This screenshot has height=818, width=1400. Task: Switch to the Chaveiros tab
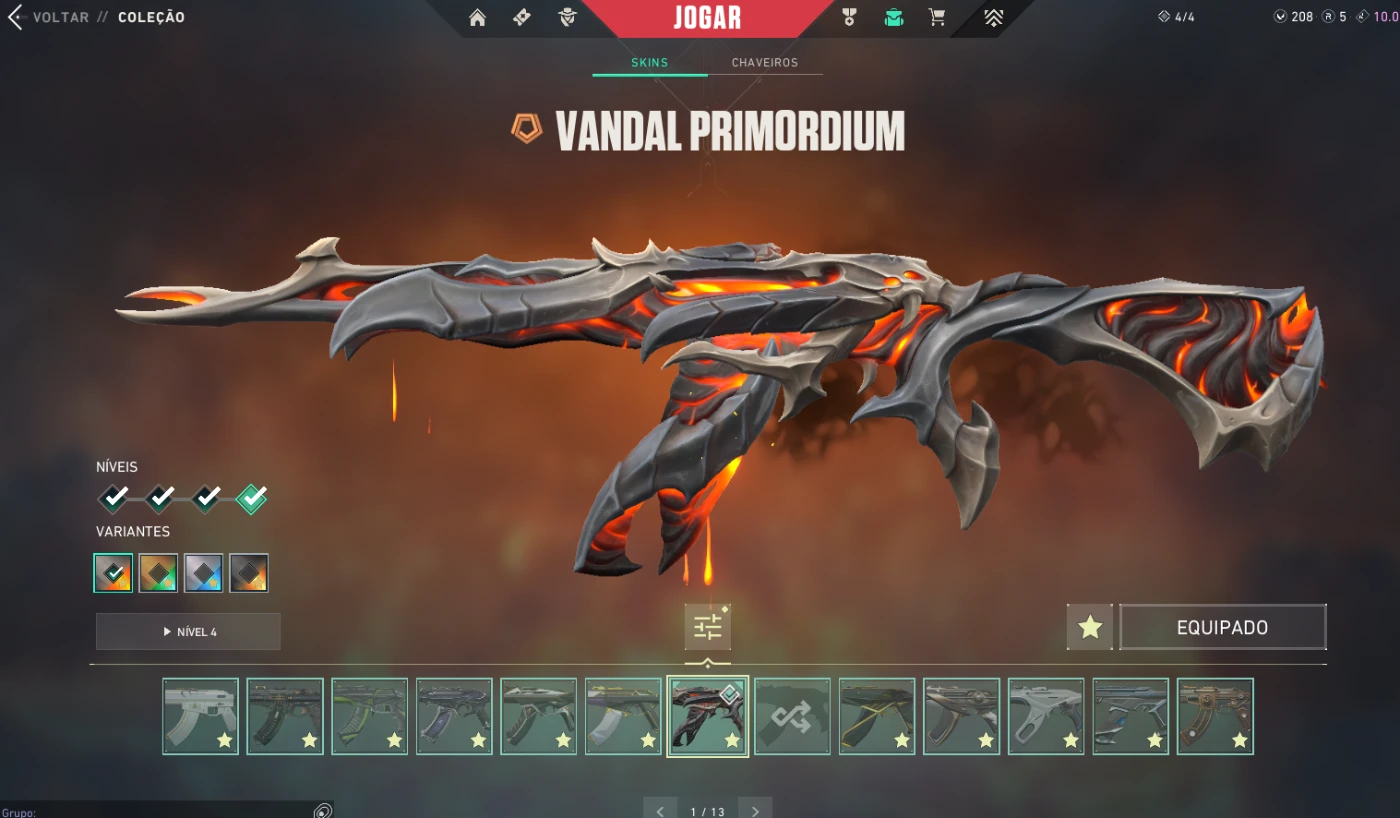(x=765, y=63)
